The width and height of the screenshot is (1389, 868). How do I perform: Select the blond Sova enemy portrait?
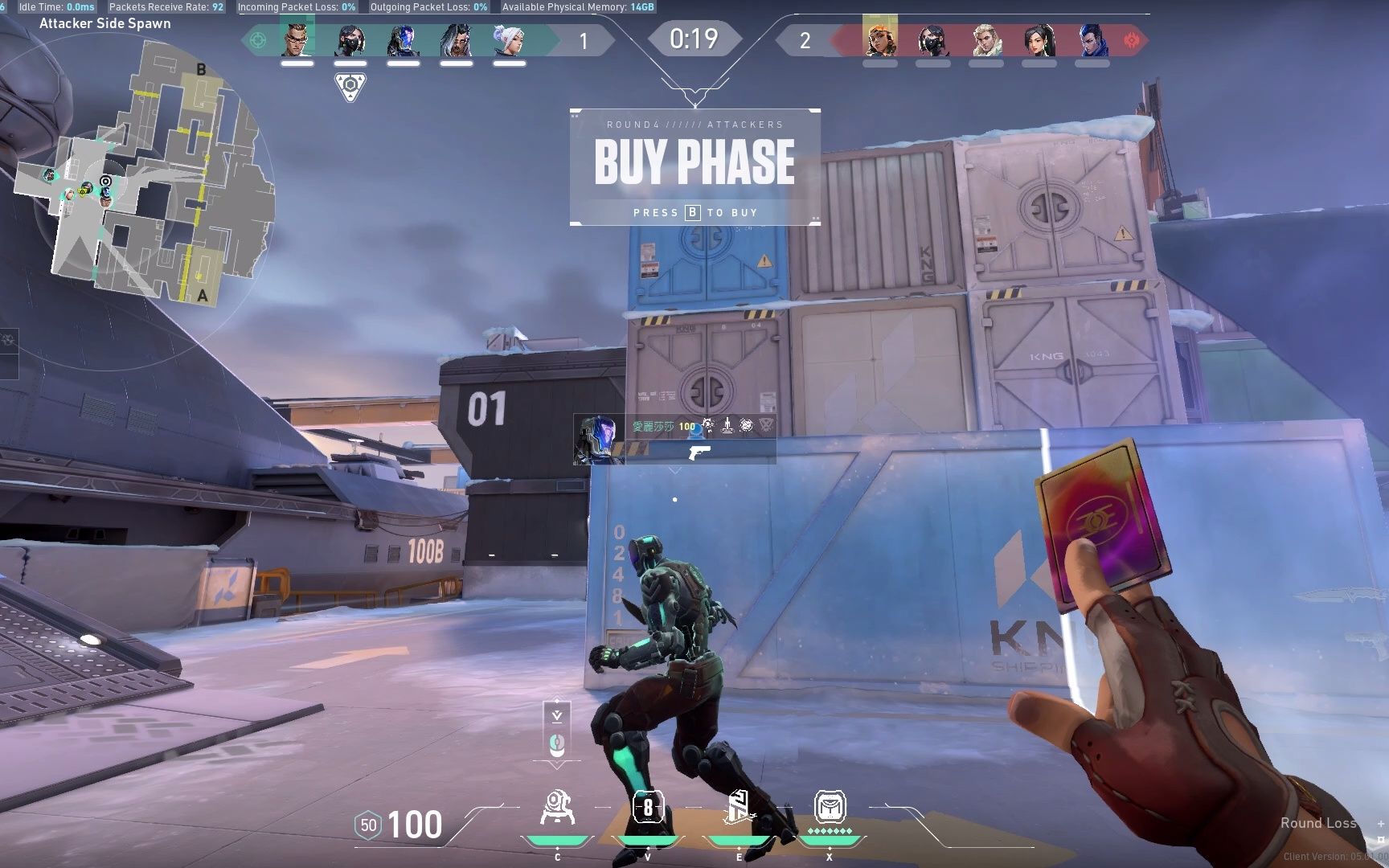(x=986, y=39)
